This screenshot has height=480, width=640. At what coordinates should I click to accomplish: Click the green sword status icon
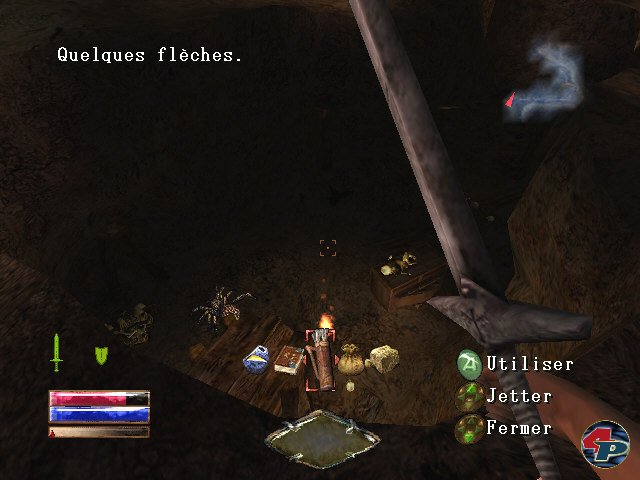point(58,352)
